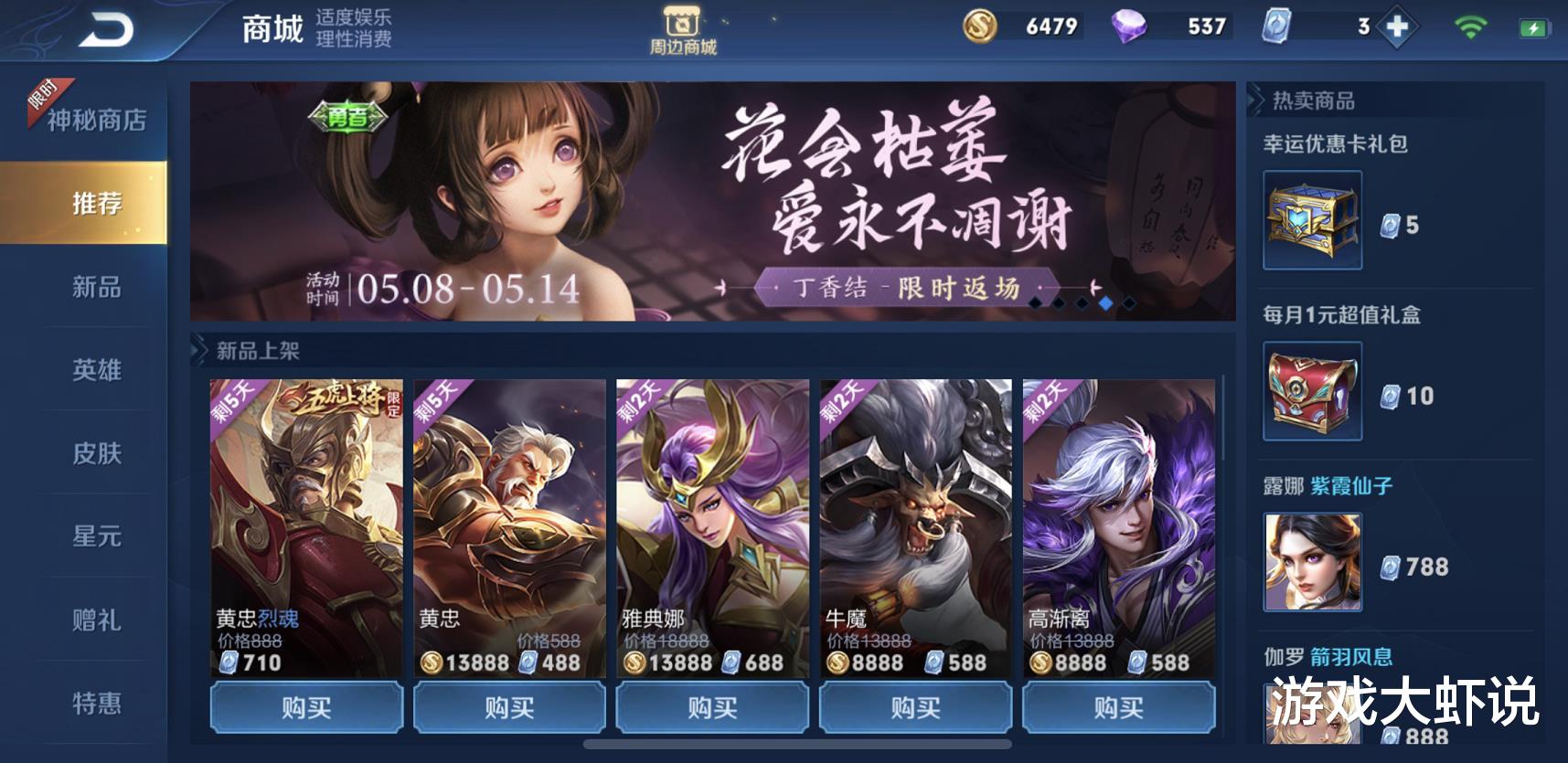Select the fourth carousel dot indicator
The height and width of the screenshot is (763, 1568).
tap(1106, 303)
